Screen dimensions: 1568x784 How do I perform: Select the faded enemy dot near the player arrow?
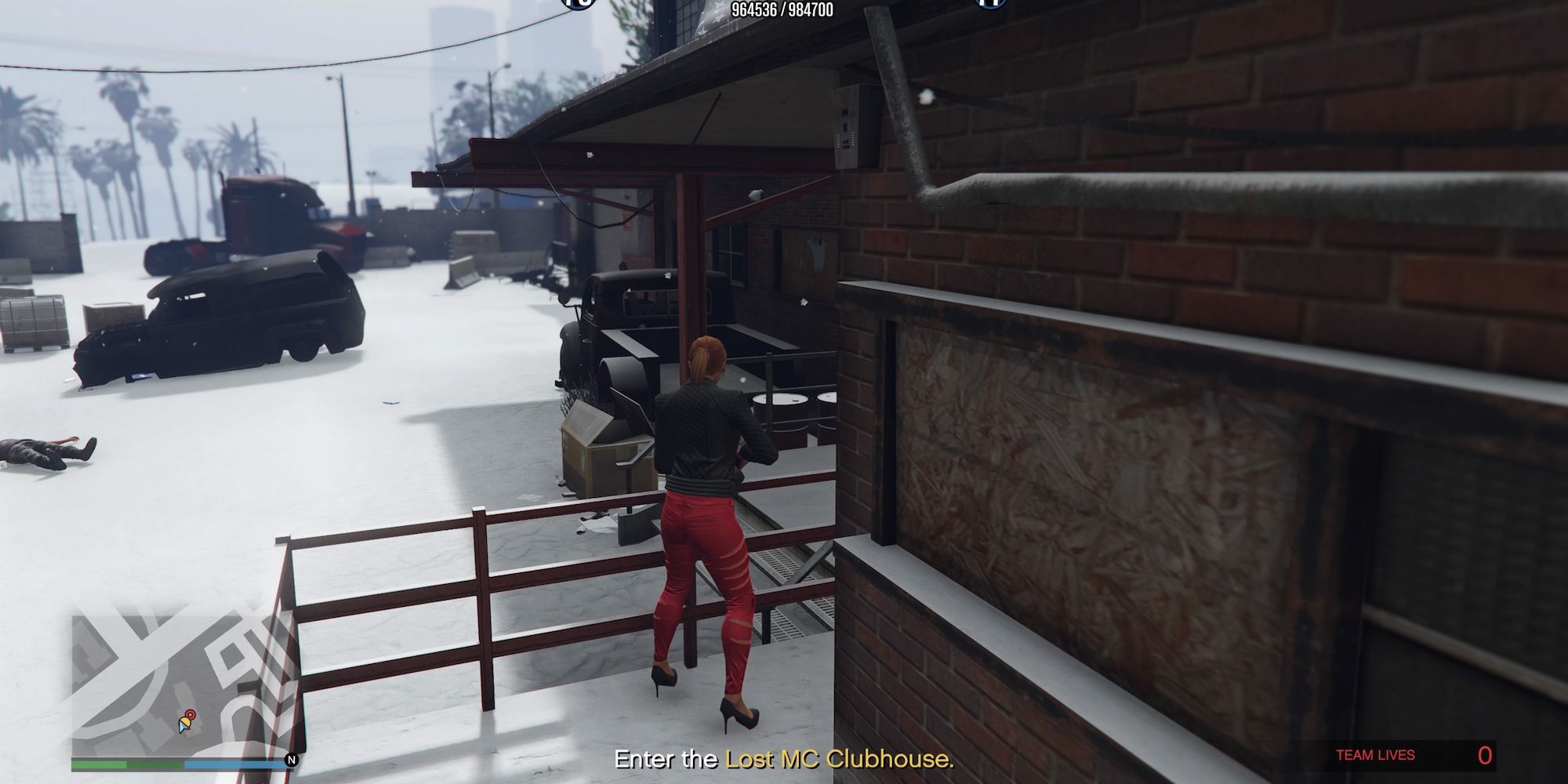point(189,735)
